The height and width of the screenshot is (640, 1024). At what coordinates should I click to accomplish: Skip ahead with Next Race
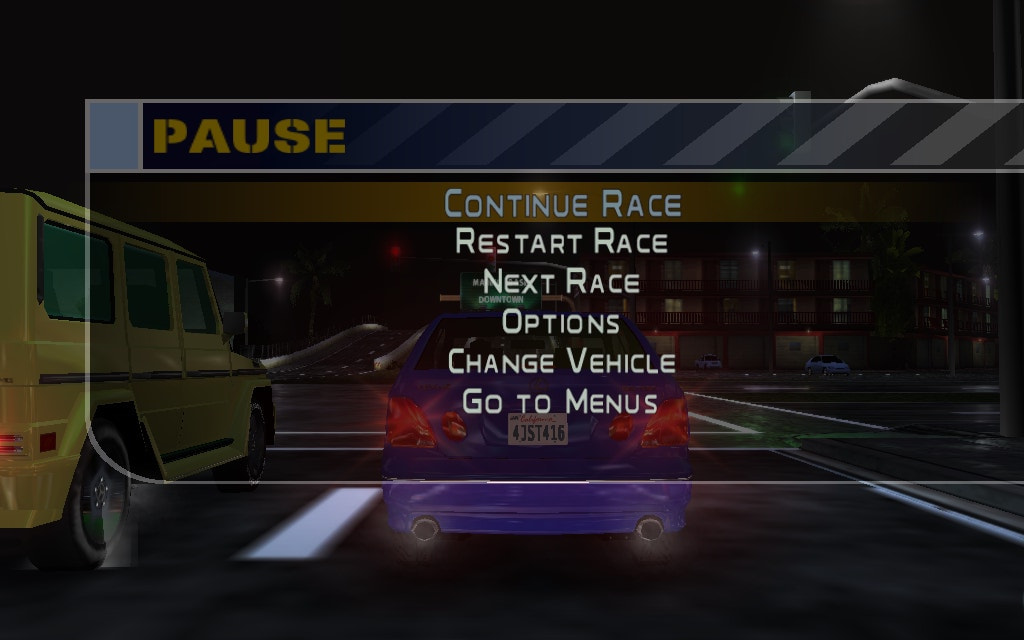[562, 282]
